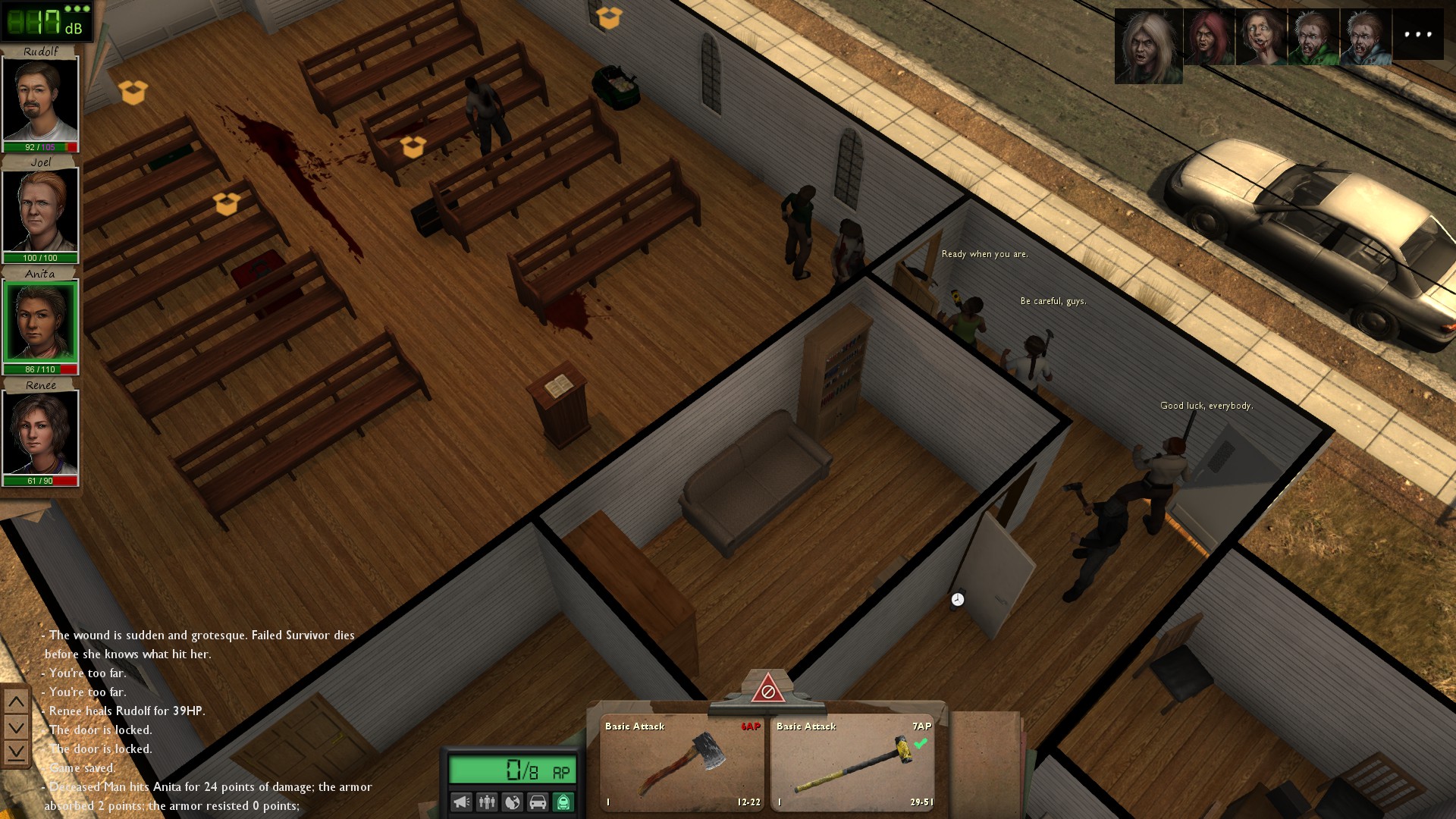1456x819 pixels.
Task: Choose the axe Basic Attack card
Action: 682,763
